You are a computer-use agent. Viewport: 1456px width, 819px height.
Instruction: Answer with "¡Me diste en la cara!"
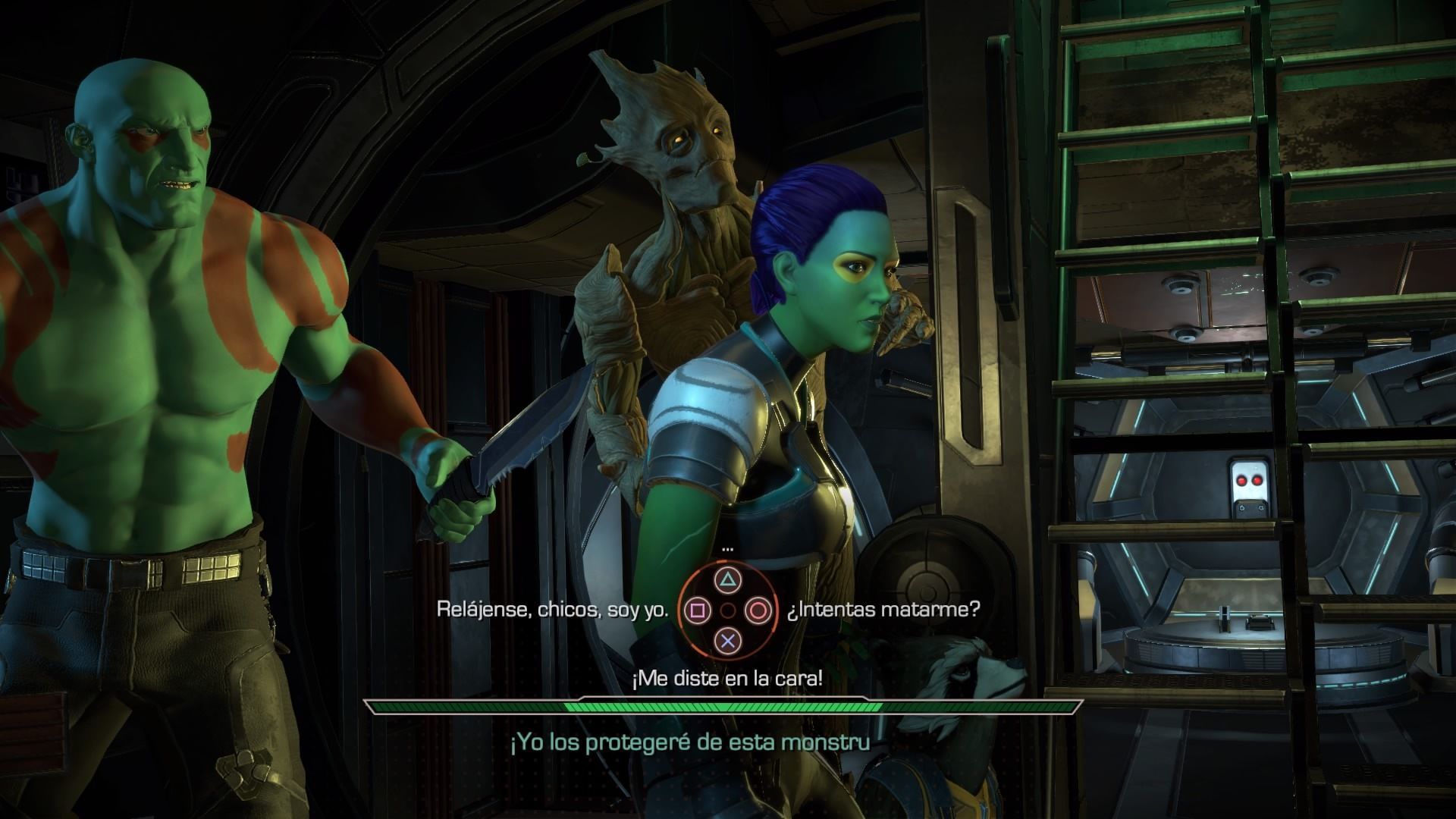click(727, 679)
